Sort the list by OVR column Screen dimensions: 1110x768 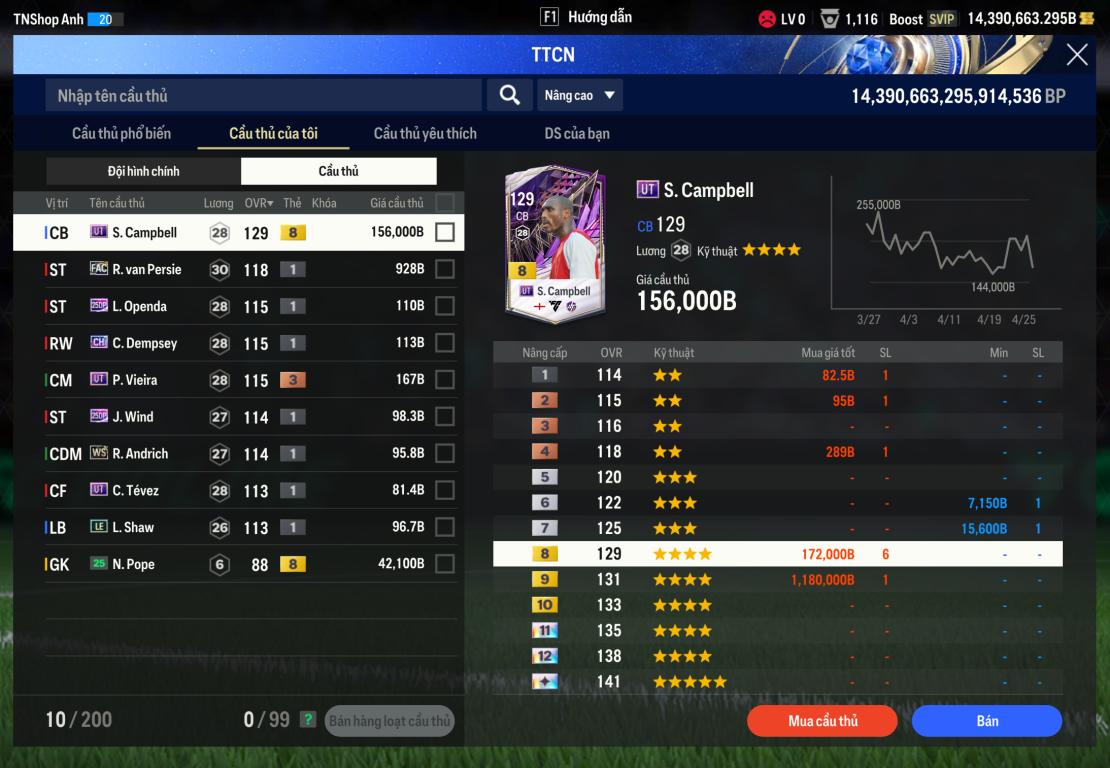point(259,203)
